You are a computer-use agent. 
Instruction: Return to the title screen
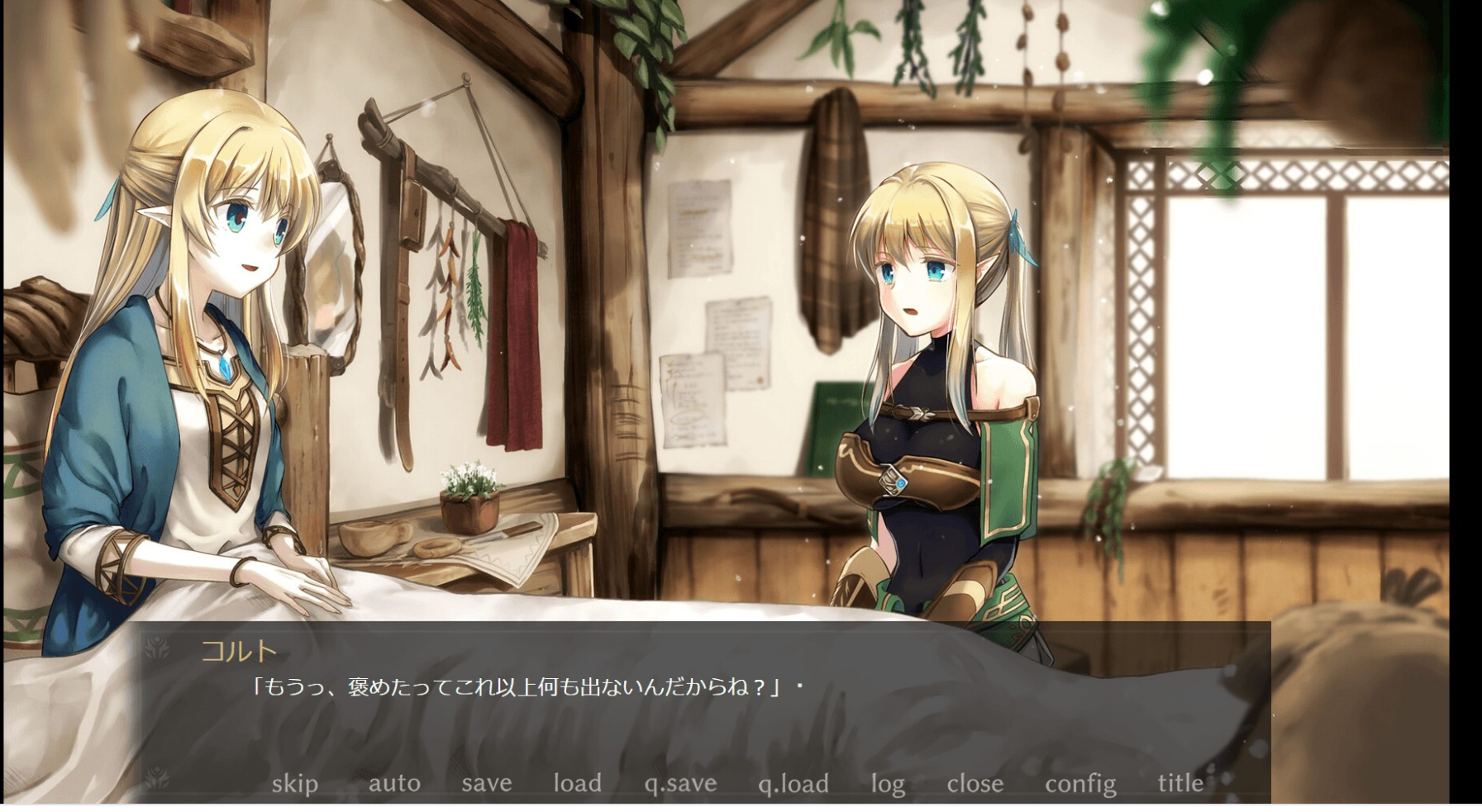click(x=1181, y=783)
